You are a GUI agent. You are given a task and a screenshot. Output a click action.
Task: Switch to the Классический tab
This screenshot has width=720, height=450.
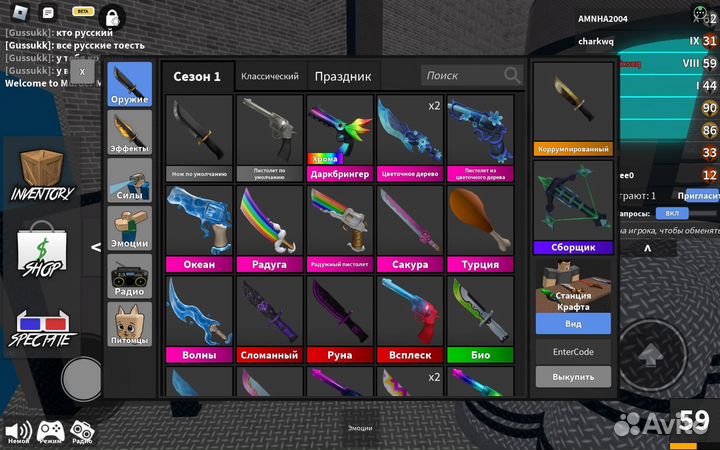coord(270,76)
